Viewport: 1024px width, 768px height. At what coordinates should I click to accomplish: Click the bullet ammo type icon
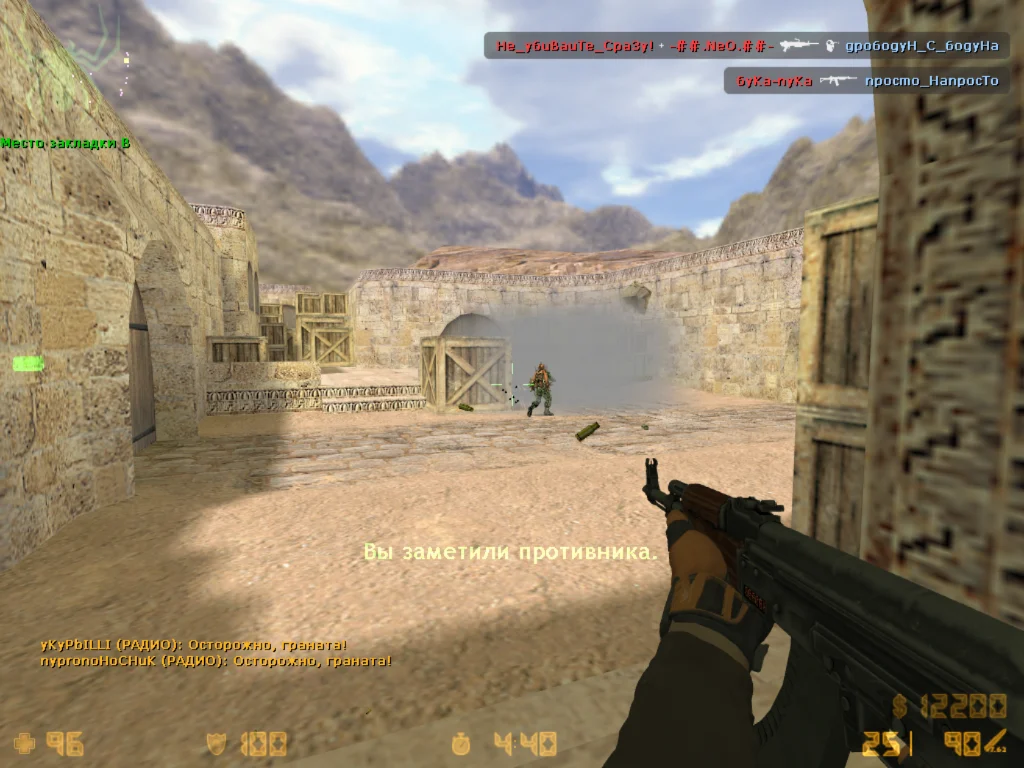coord(995,741)
